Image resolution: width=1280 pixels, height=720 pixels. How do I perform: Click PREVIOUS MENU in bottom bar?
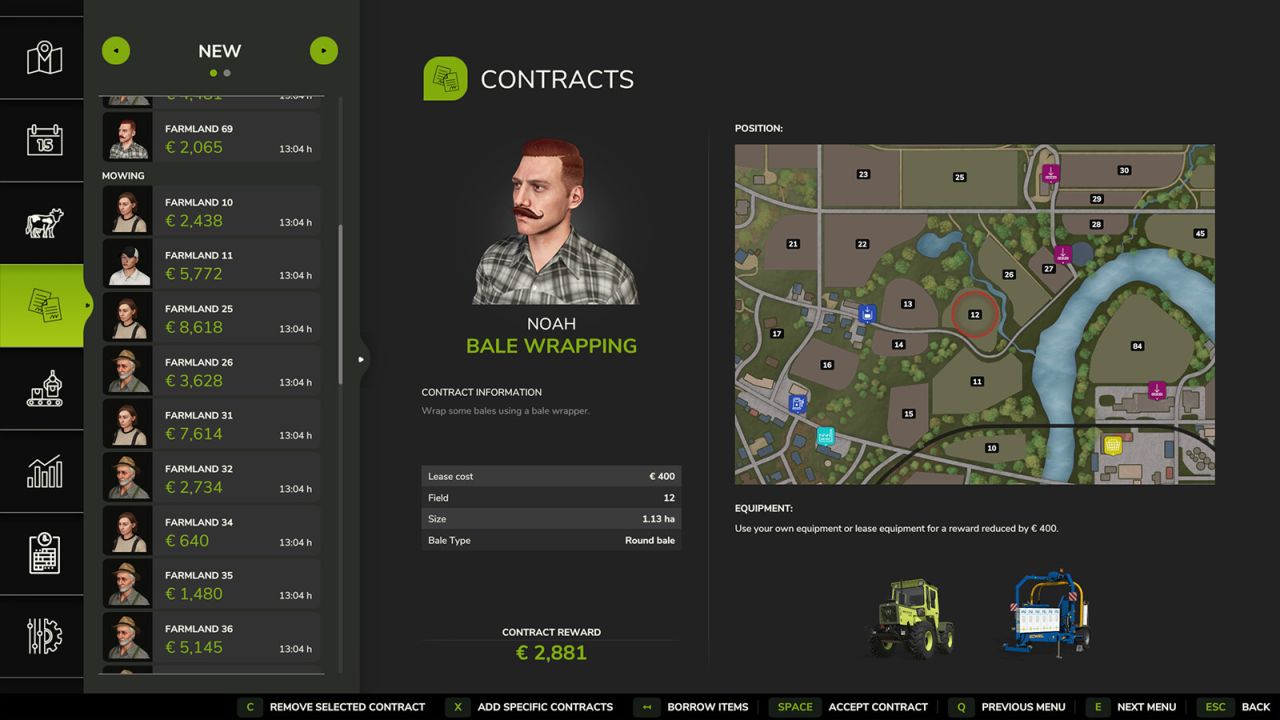[1022, 707]
